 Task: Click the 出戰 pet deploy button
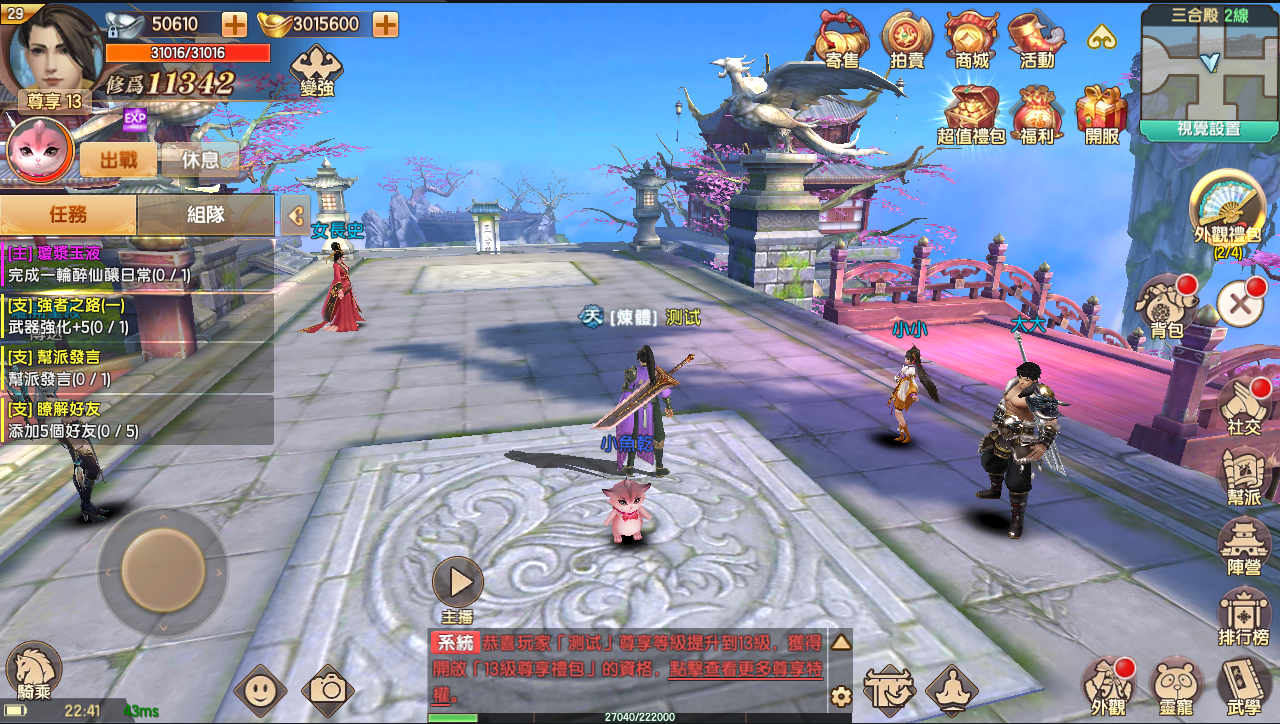(118, 160)
